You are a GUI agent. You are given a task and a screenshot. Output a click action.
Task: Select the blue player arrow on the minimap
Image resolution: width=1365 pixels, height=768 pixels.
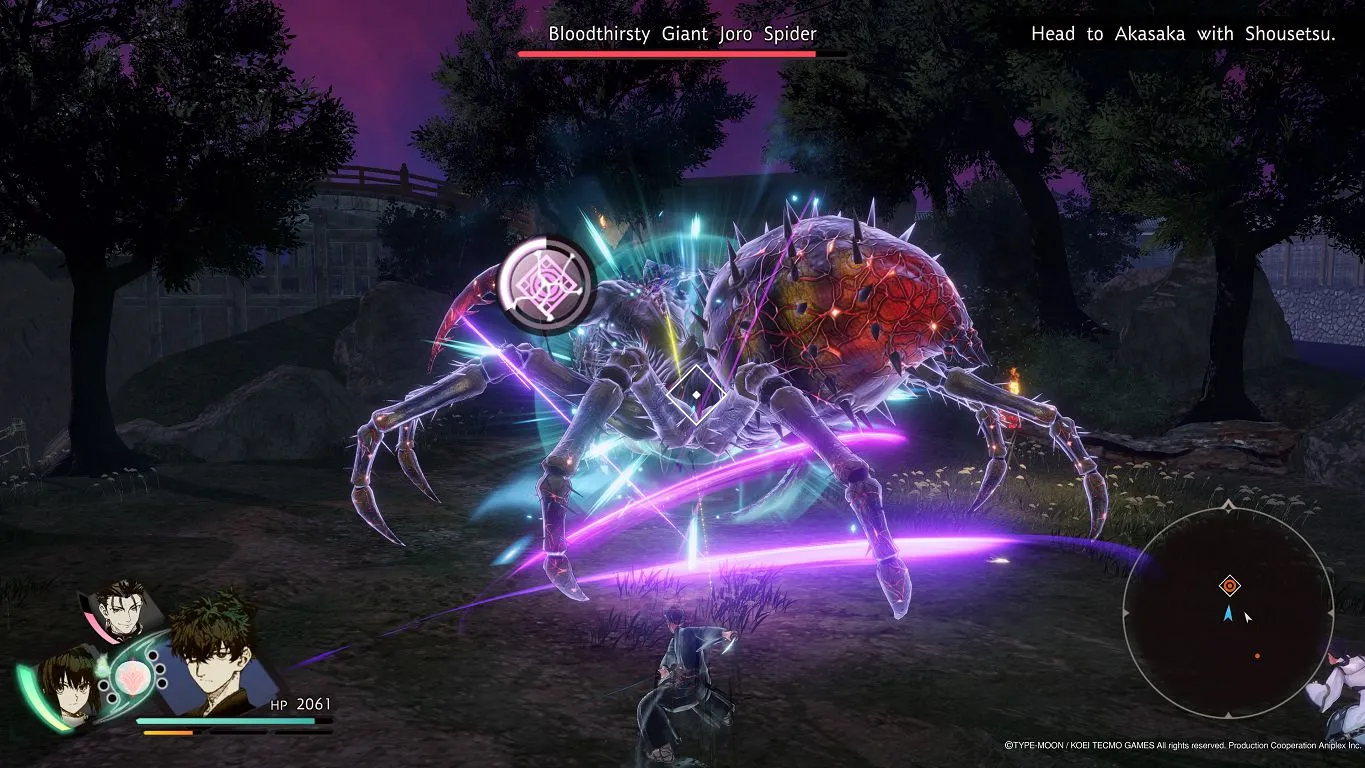1228,613
